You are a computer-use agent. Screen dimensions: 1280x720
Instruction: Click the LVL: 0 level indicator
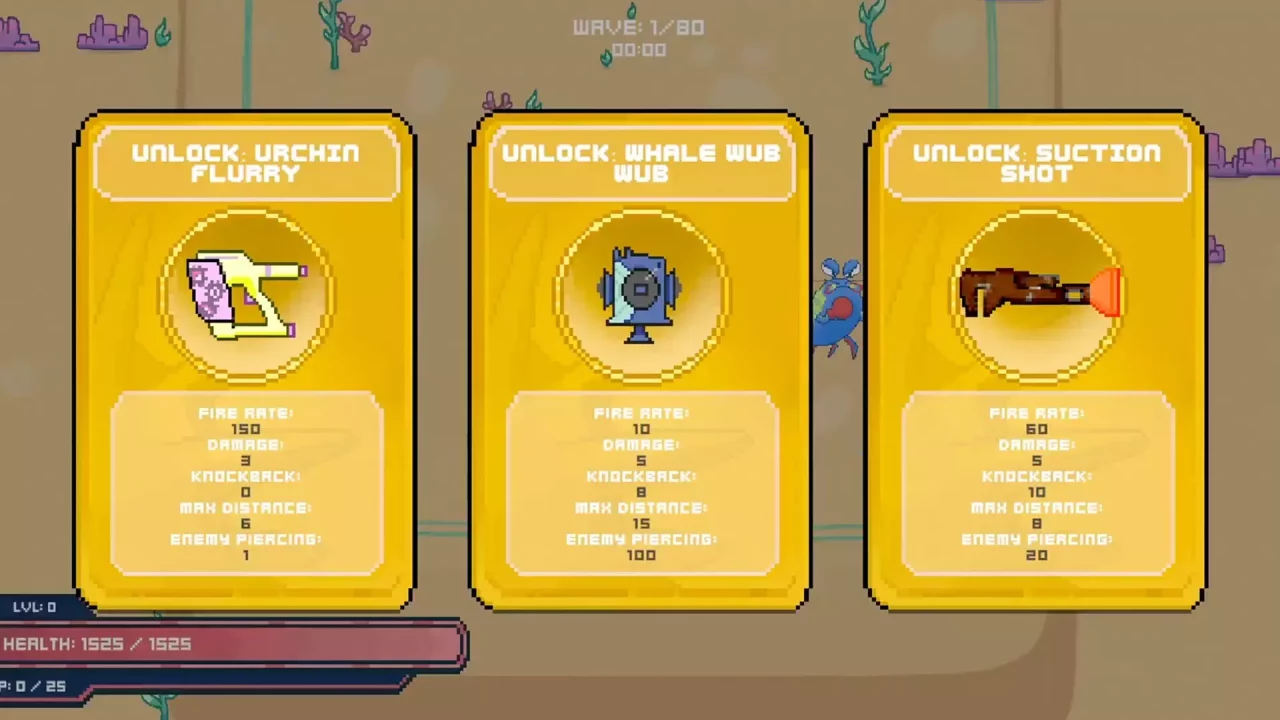(34, 607)
